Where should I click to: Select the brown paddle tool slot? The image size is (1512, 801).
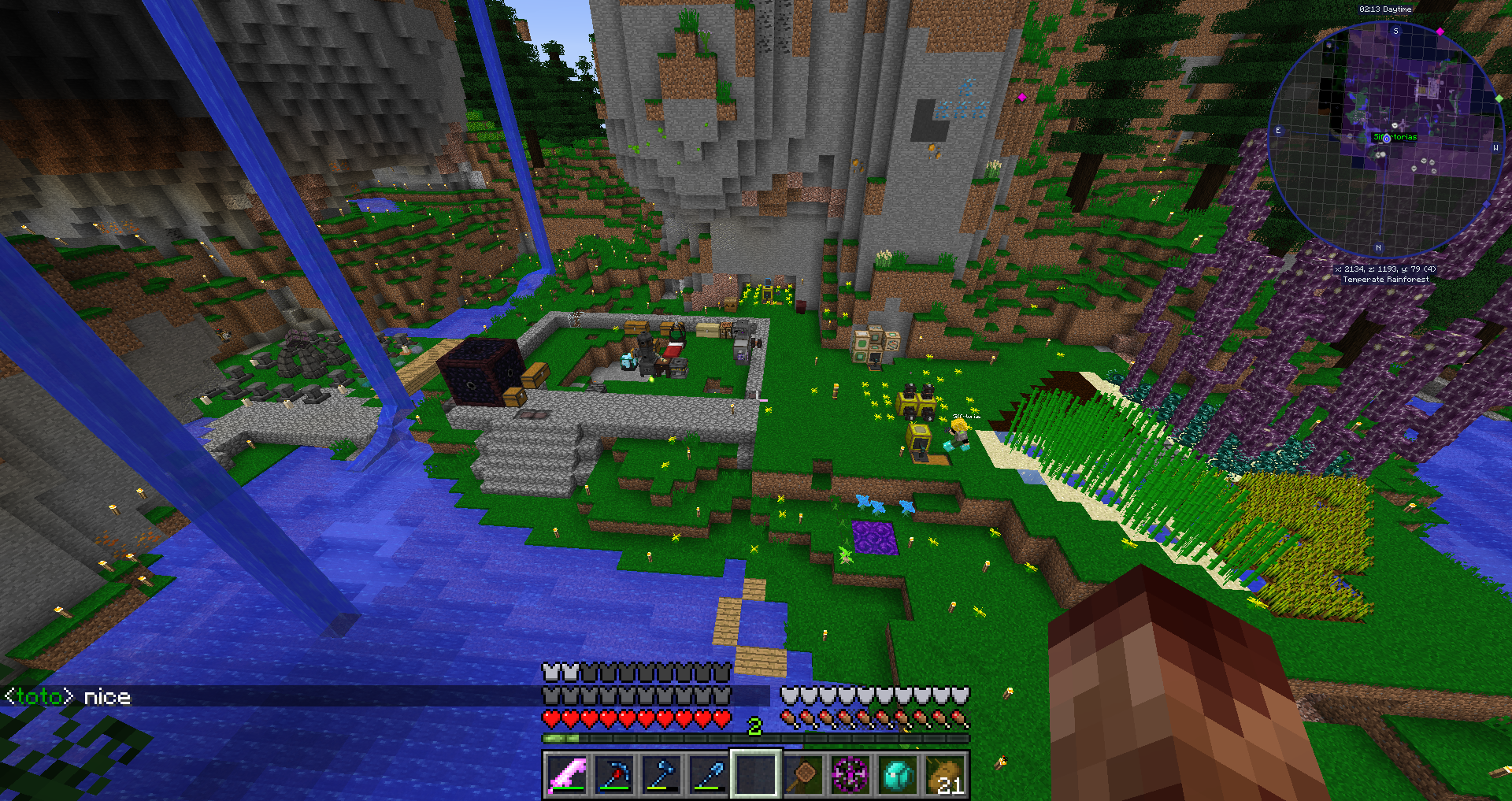coord(803,775)
